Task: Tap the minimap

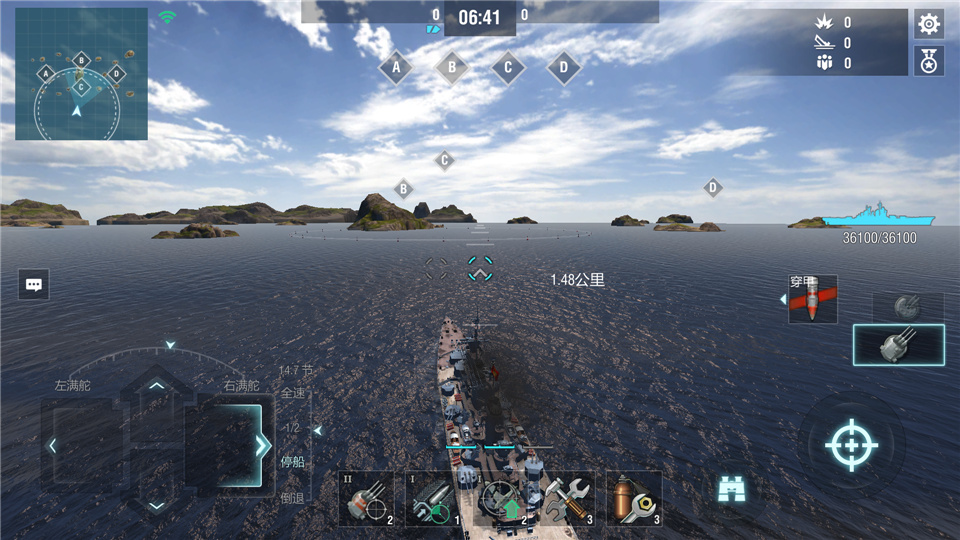Action: point(81,74)
